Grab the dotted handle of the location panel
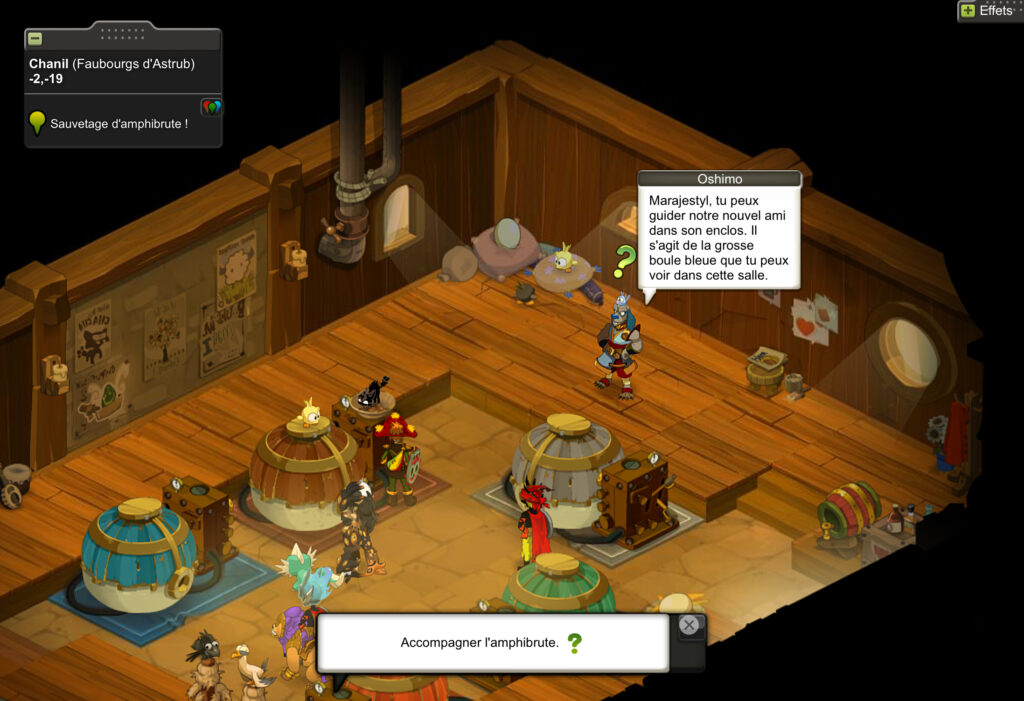The width and height of the screenshot is (1024, 701). tap(123, 32)
